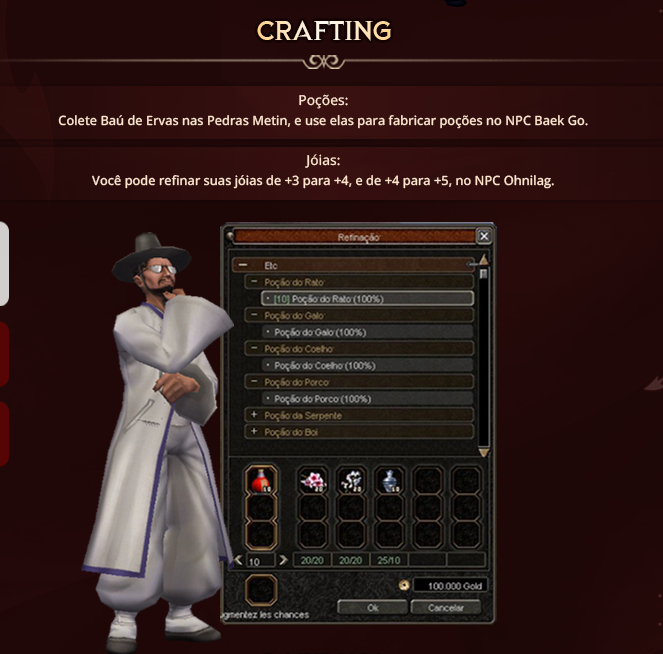Select the [10] Poção do Rato (100%) recipe

[367, 298]
